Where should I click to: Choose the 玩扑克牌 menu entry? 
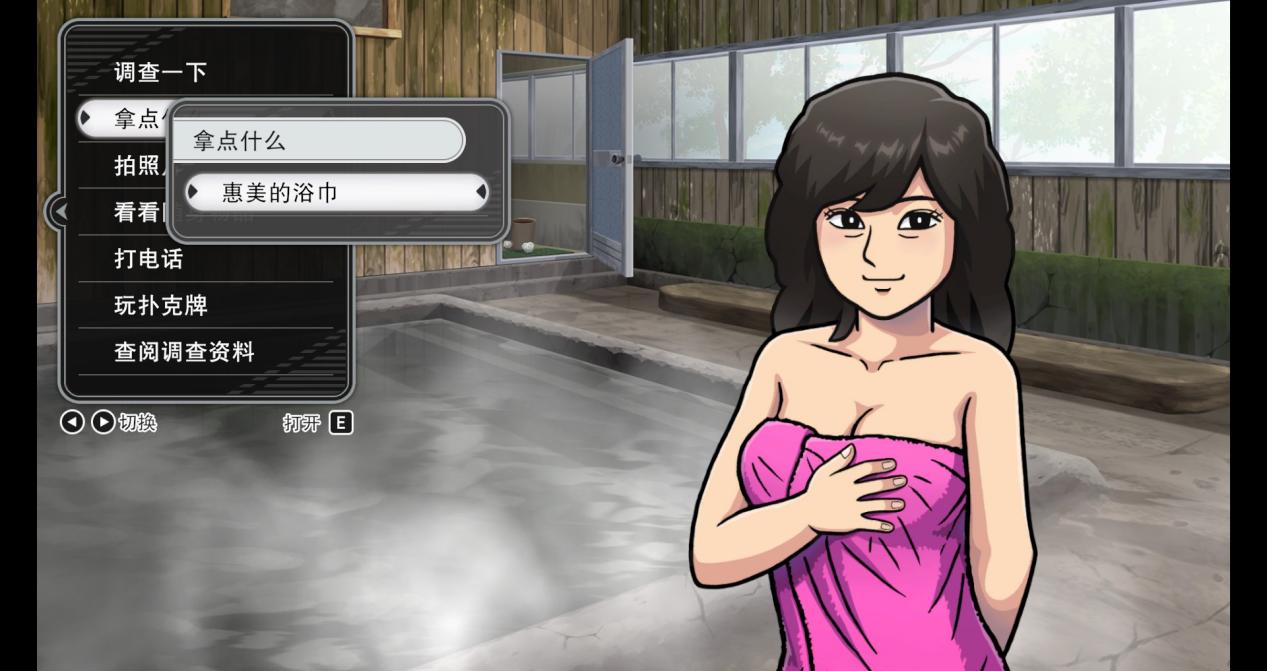click(x=161, y=306)
